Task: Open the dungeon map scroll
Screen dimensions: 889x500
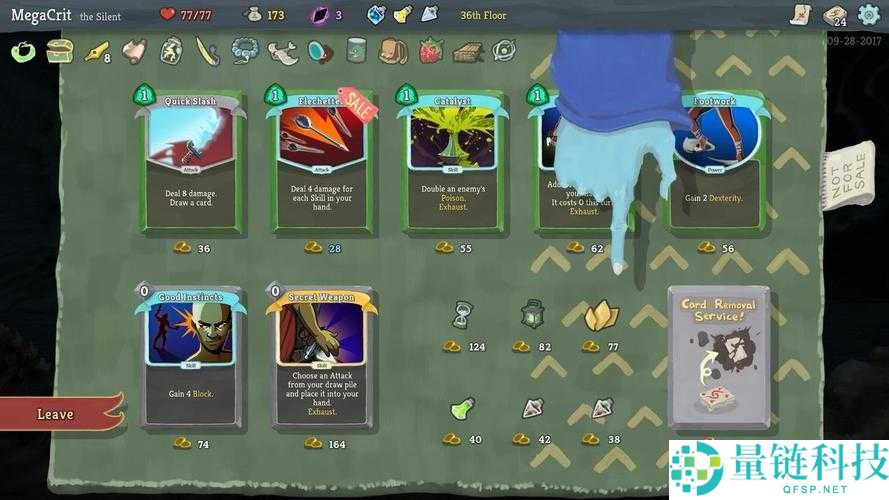Action: tap(797, 14)
